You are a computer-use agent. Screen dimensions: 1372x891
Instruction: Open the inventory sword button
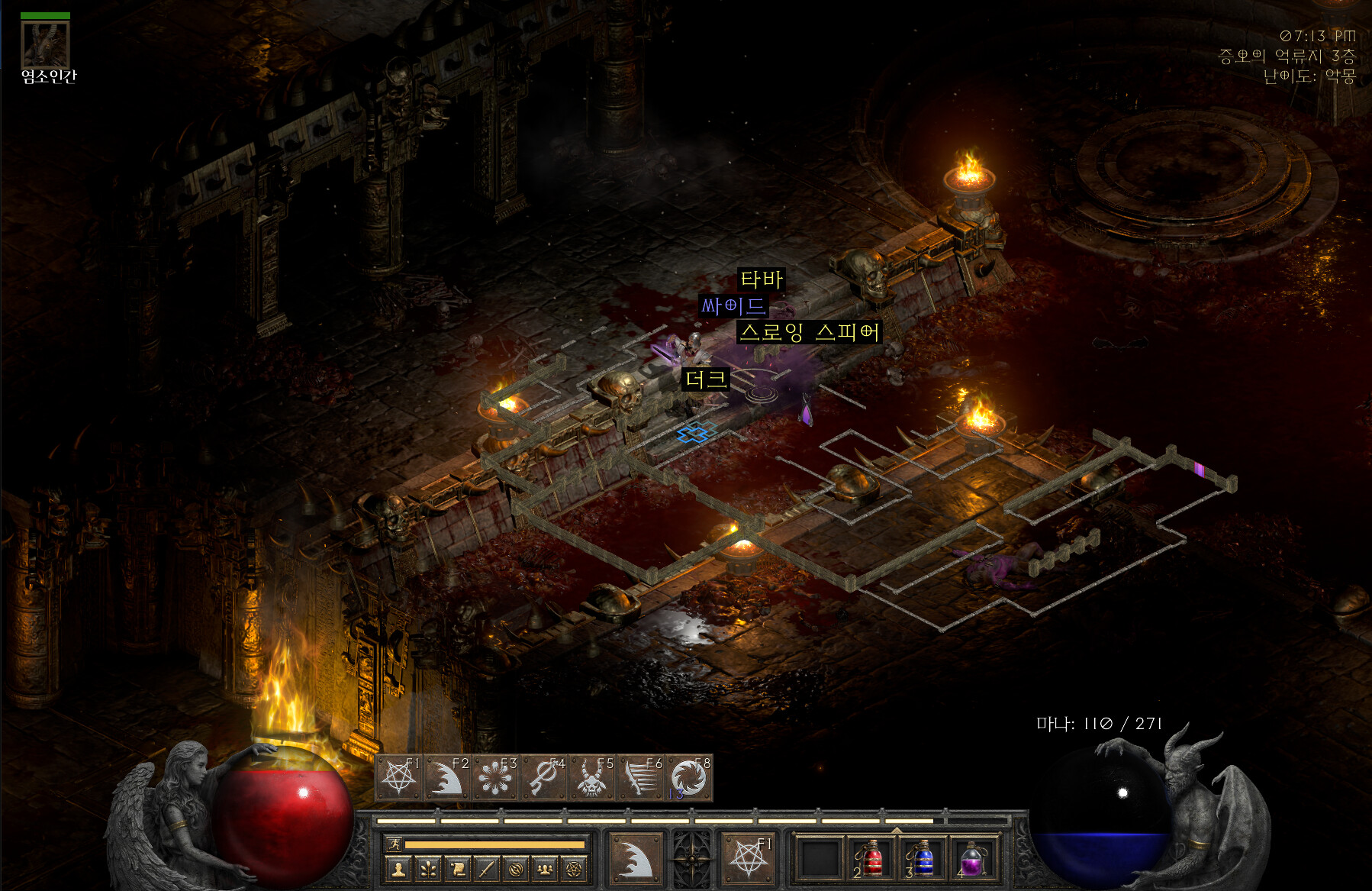(x=486, y=868)
